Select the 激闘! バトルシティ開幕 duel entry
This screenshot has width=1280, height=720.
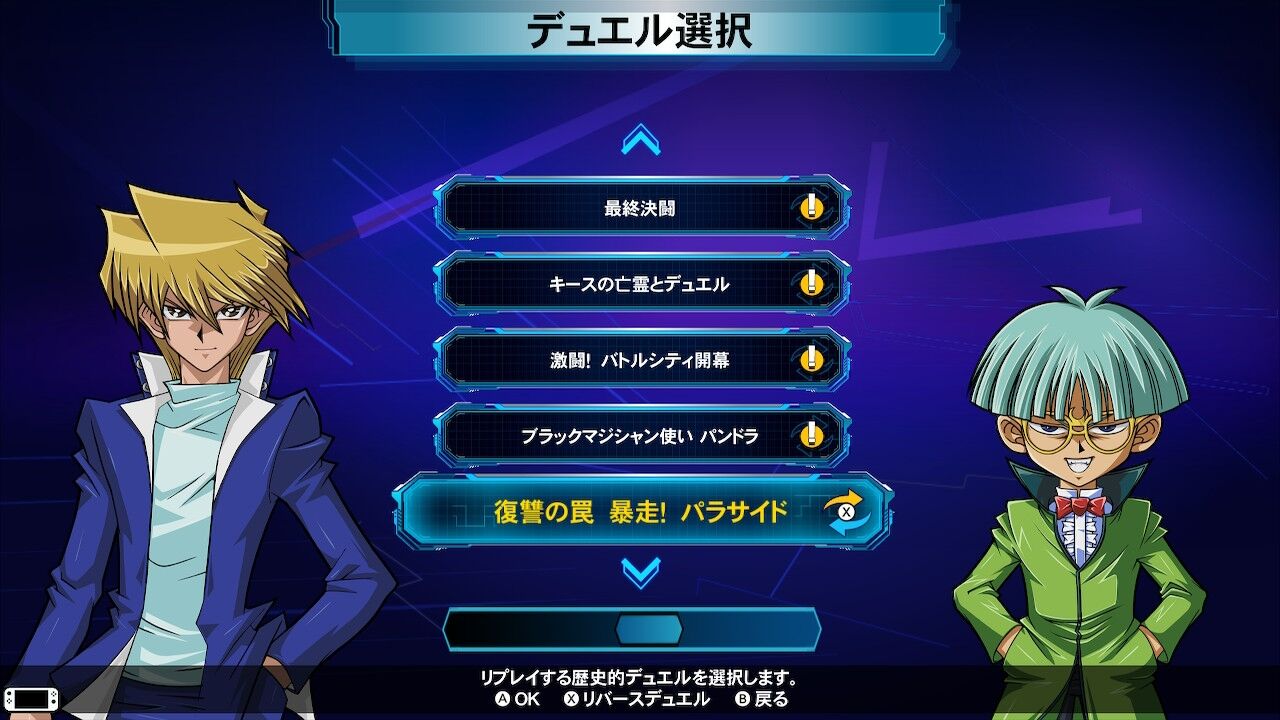pyautogui.click(x=640, y=360)
